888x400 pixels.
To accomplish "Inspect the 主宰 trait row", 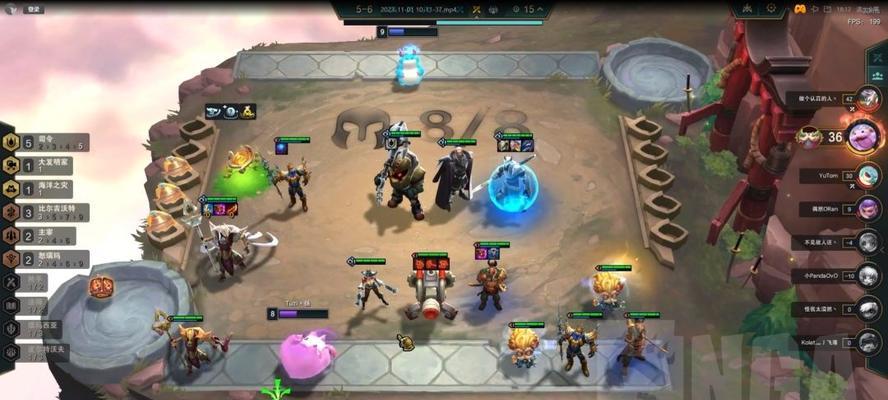I will pyautogui.click(x=45, y=236).
